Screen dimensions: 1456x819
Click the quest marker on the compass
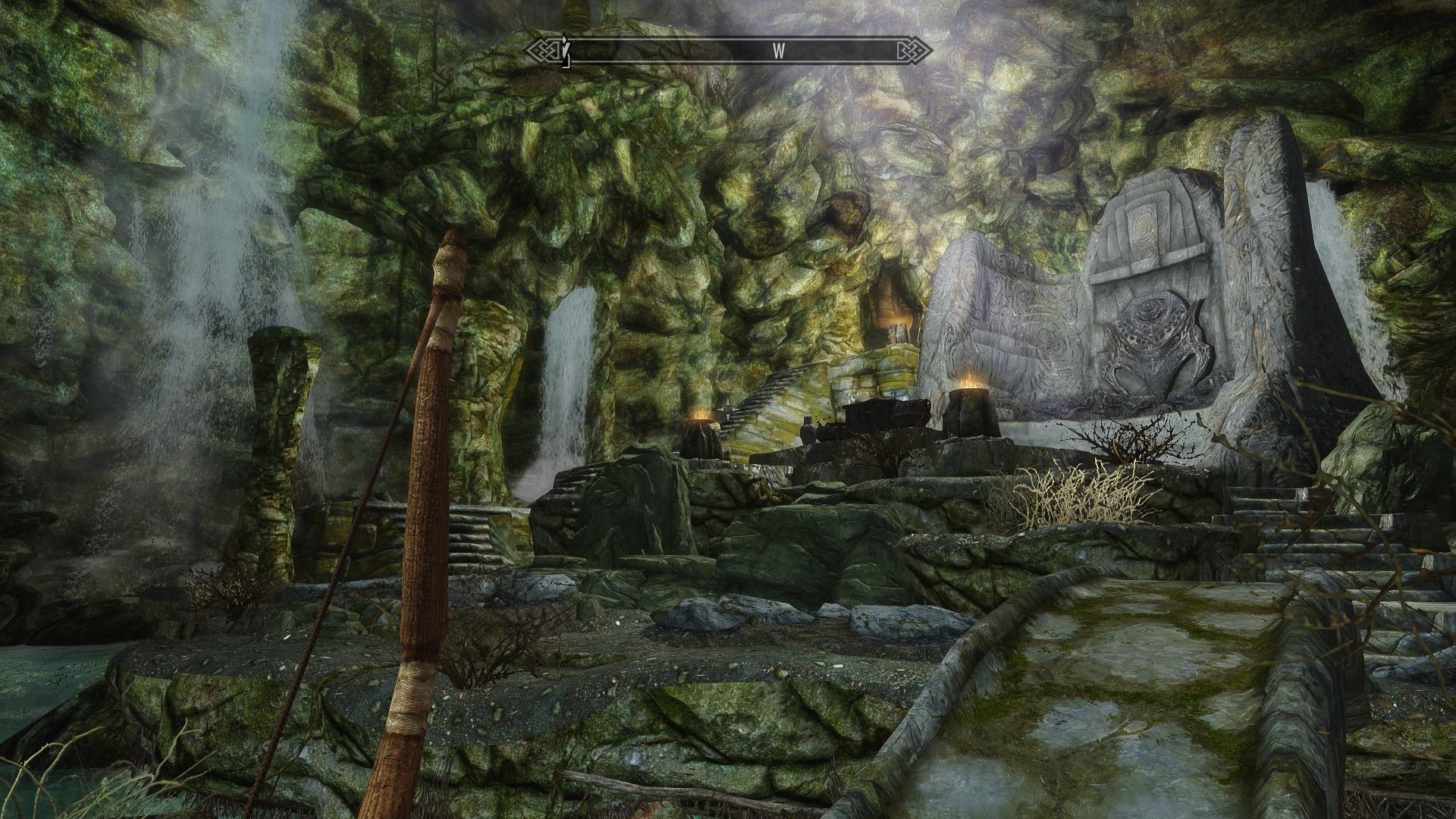[x=564, y=51]
